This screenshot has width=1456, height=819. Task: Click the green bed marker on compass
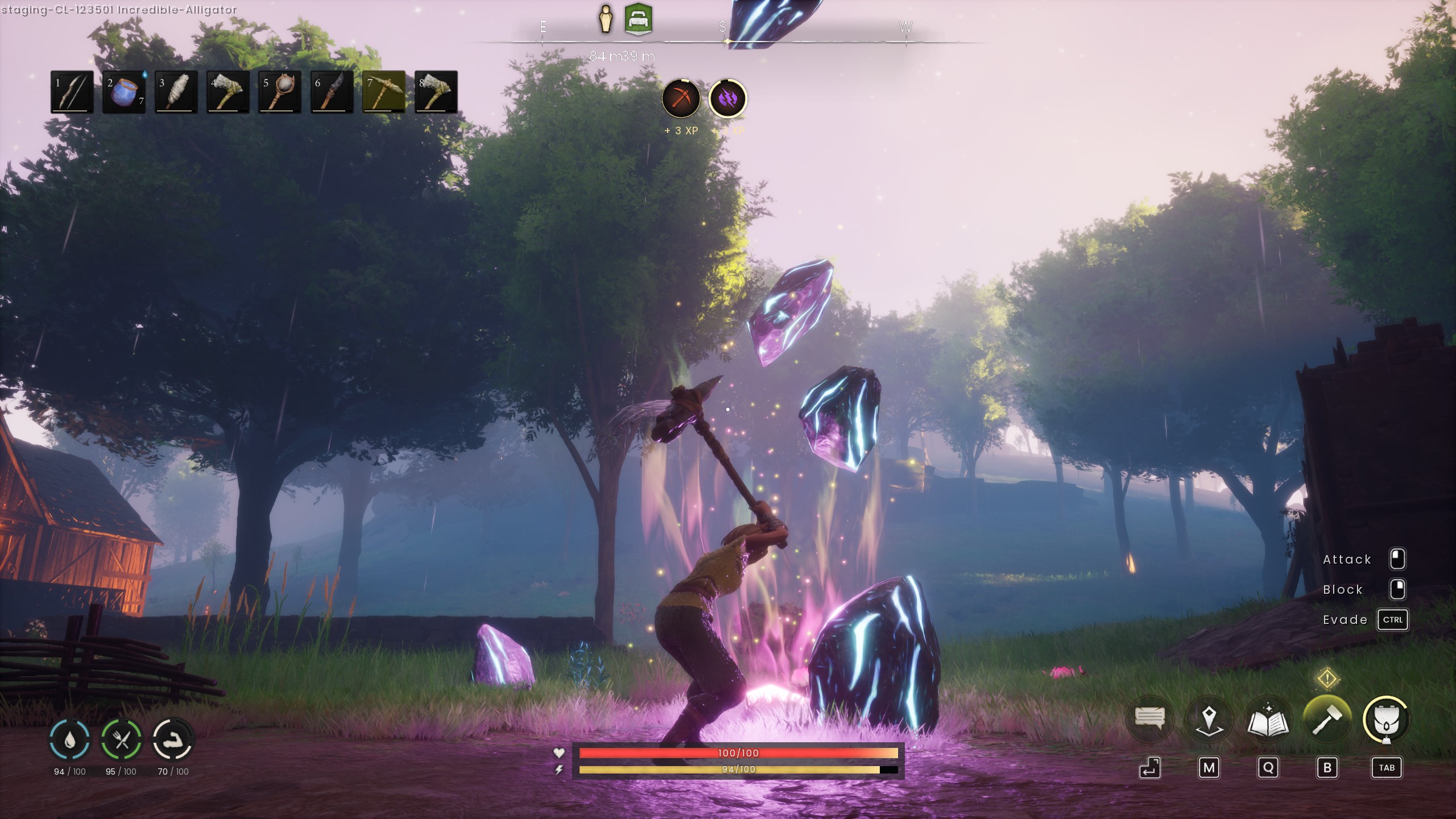click(x=638, y=20)
